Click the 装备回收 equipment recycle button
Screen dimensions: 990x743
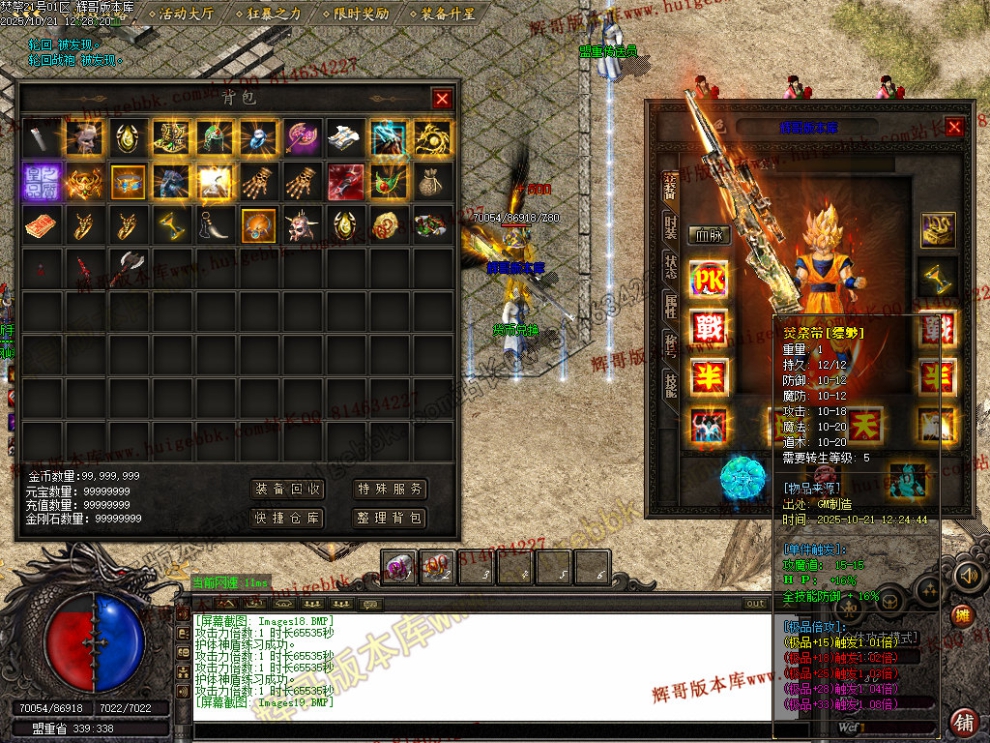click(x=288, y=489)
